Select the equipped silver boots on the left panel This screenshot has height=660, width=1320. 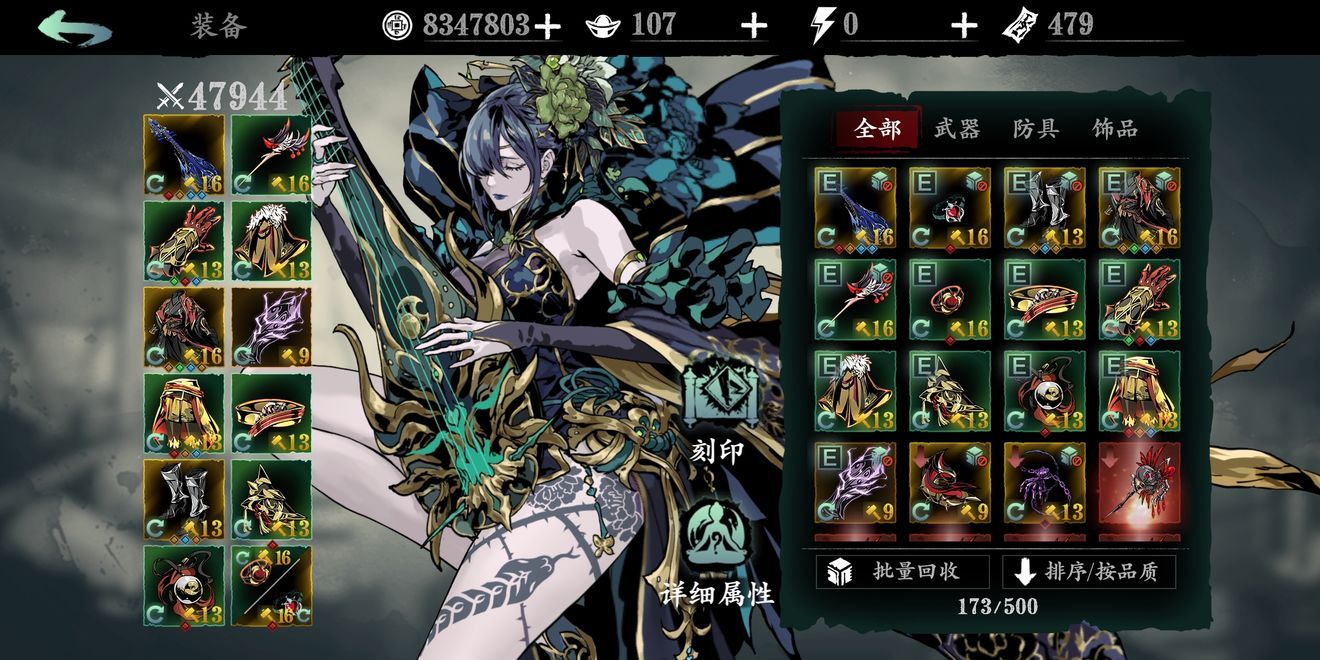[184, 498]
